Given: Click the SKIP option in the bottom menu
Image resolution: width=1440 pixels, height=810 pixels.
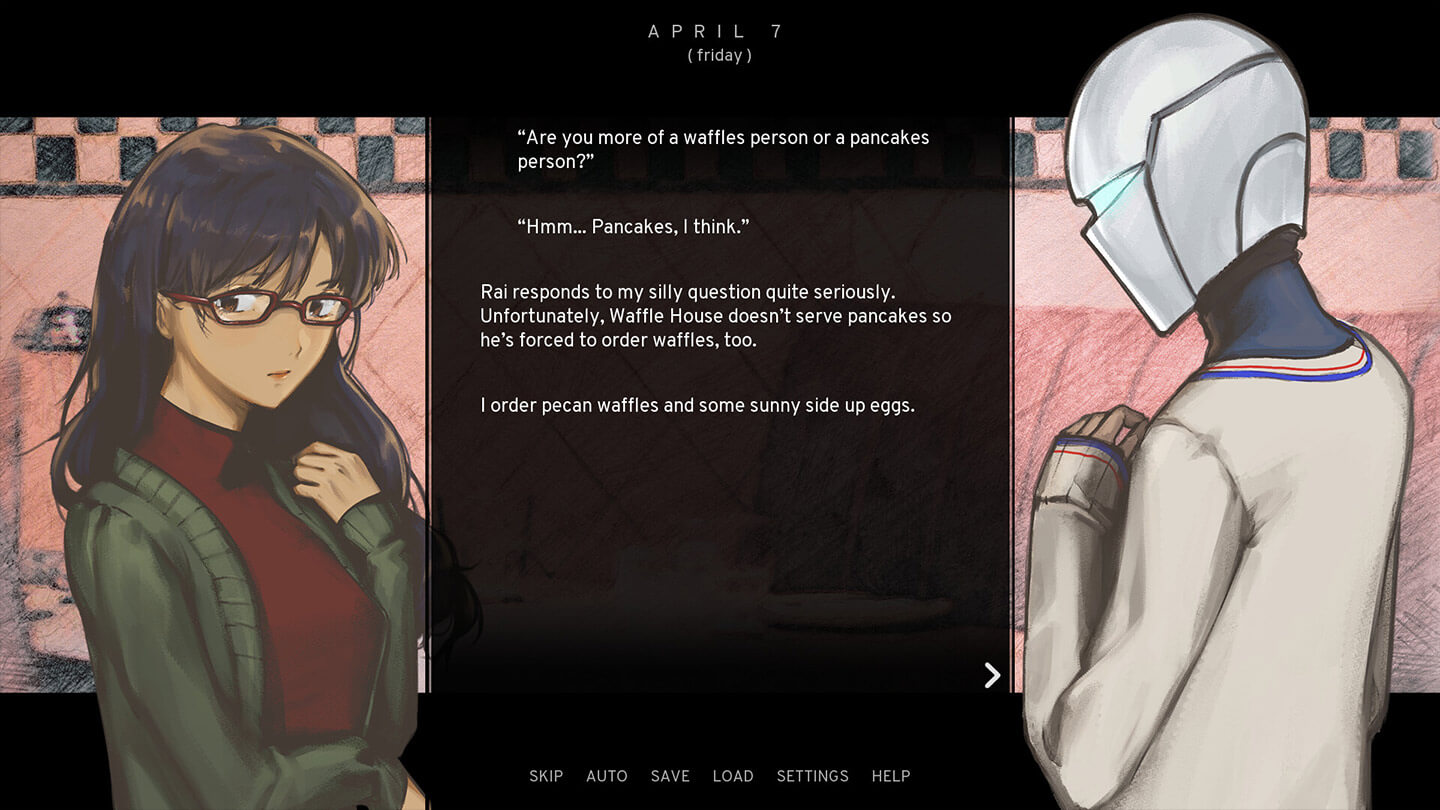Looking at the screenshot, I should (x=546, y=776).
